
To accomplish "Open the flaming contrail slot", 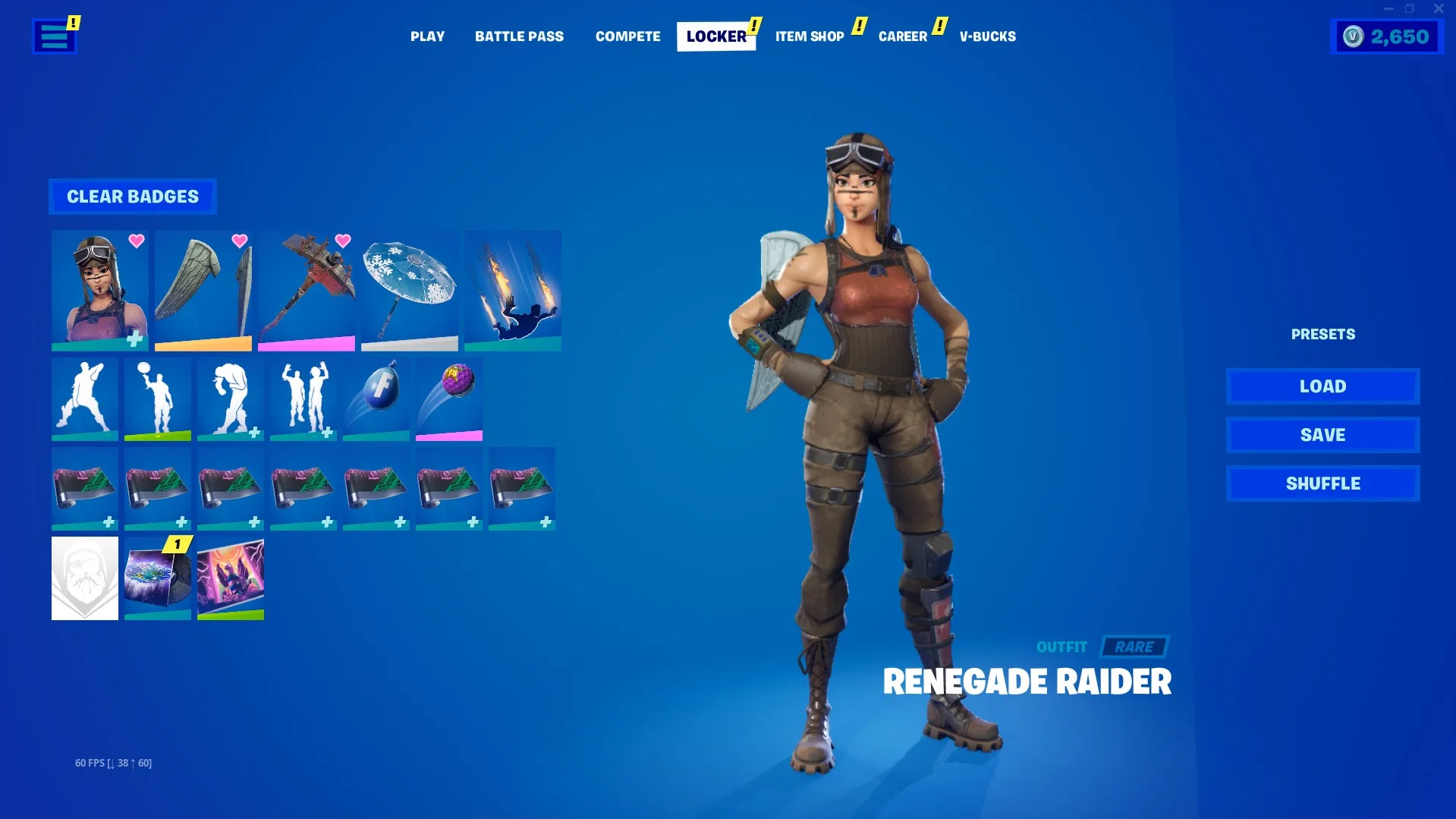I will point(513,290).
